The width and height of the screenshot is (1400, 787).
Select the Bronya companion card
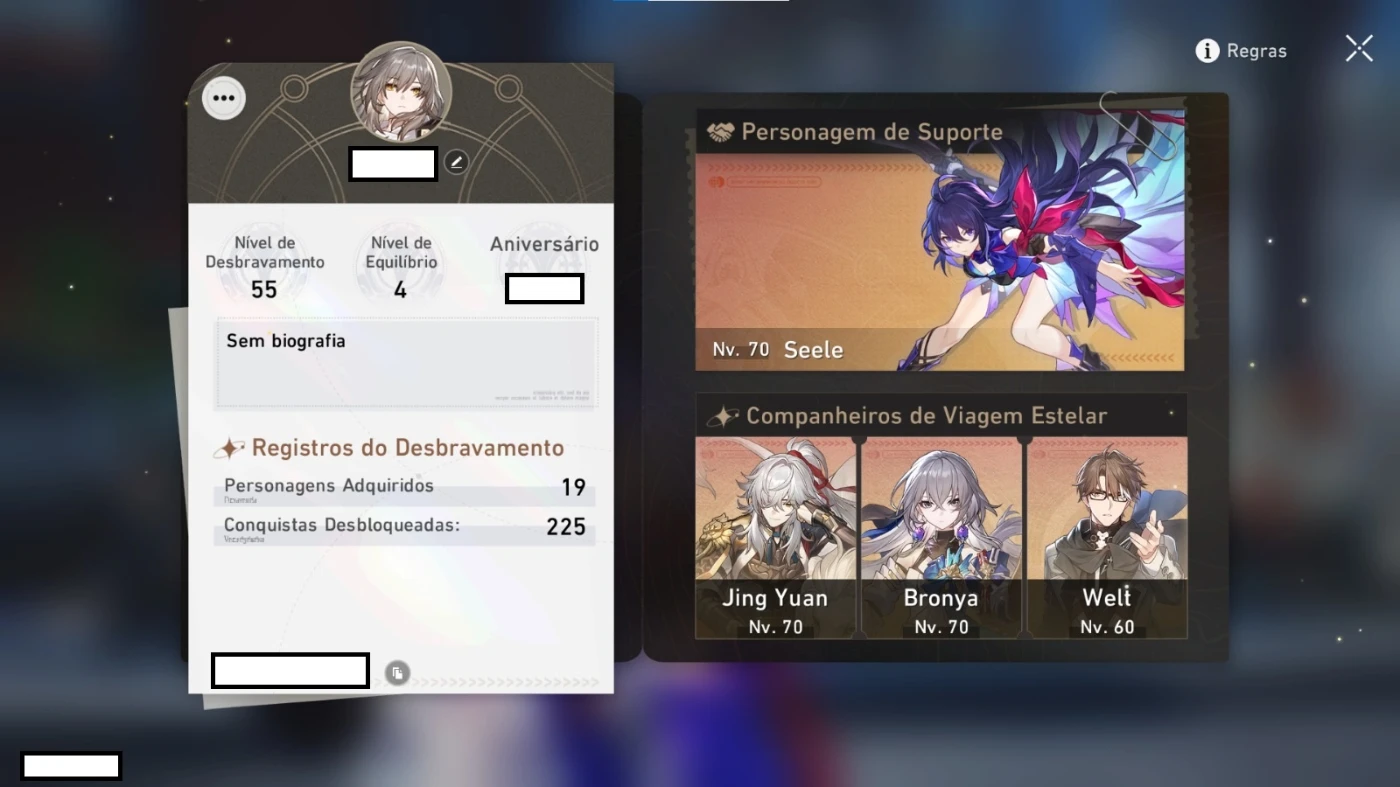[940, 537]
